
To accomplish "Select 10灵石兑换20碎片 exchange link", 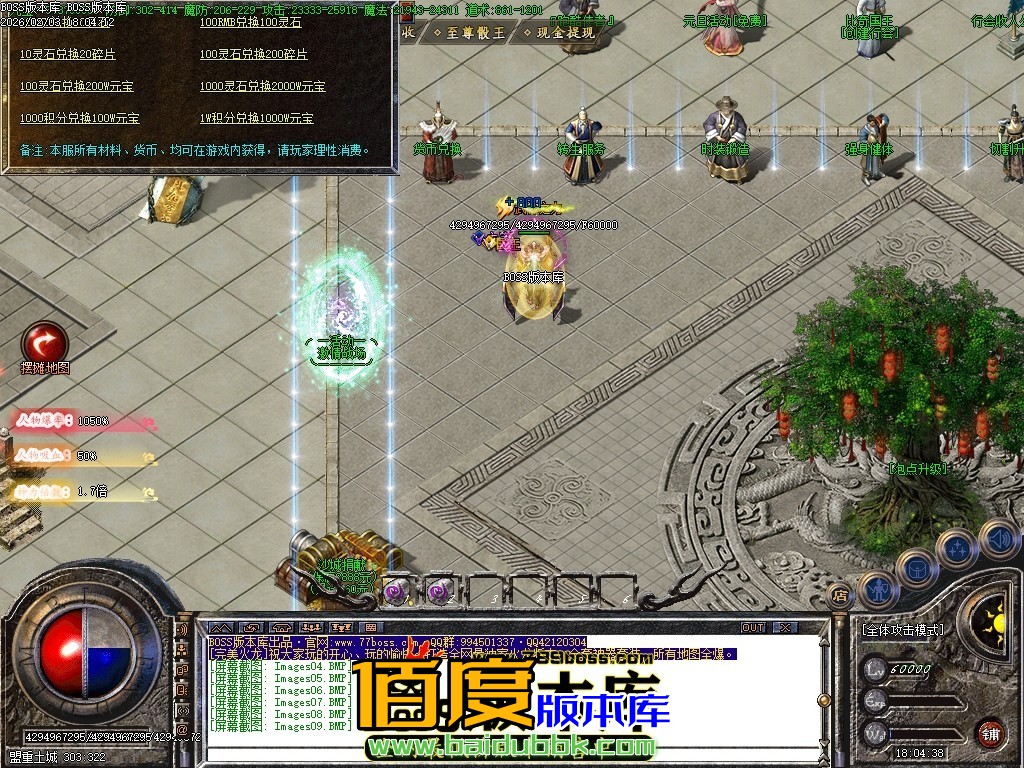I will 68,54.
